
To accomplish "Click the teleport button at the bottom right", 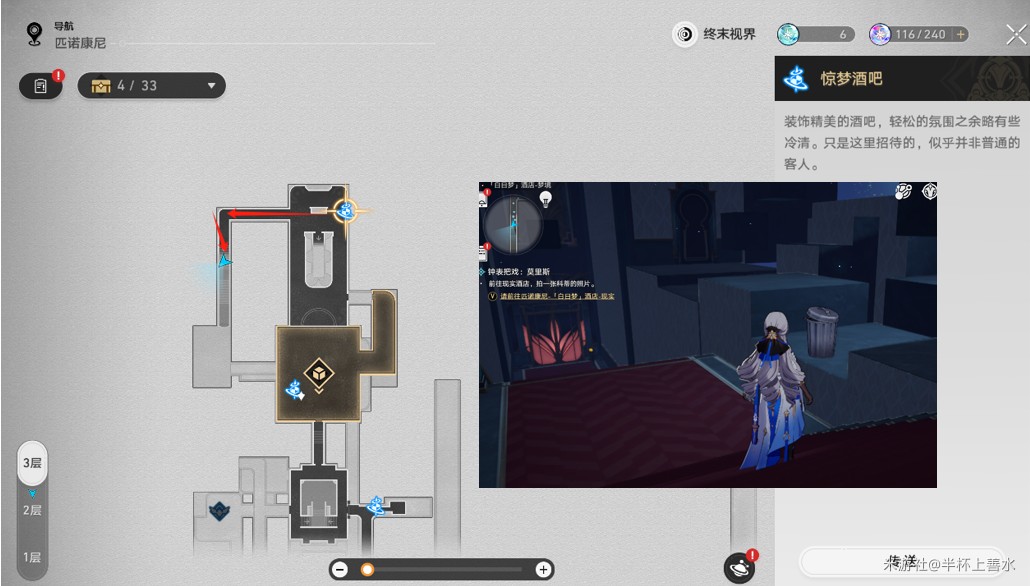I will coord(900,562).
